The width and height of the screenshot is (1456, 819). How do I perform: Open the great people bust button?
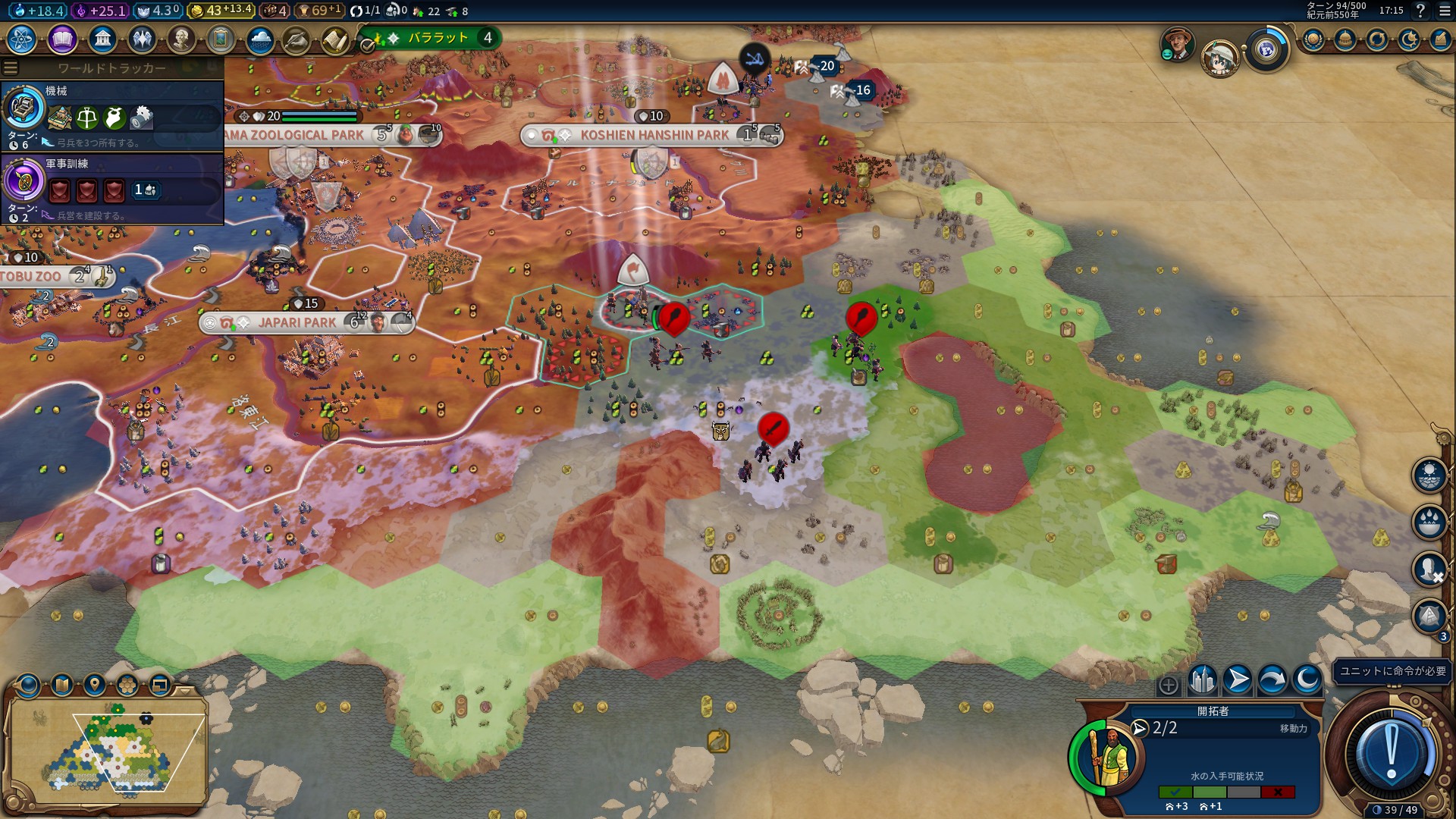pyautogui.click(x=181, y=39)
